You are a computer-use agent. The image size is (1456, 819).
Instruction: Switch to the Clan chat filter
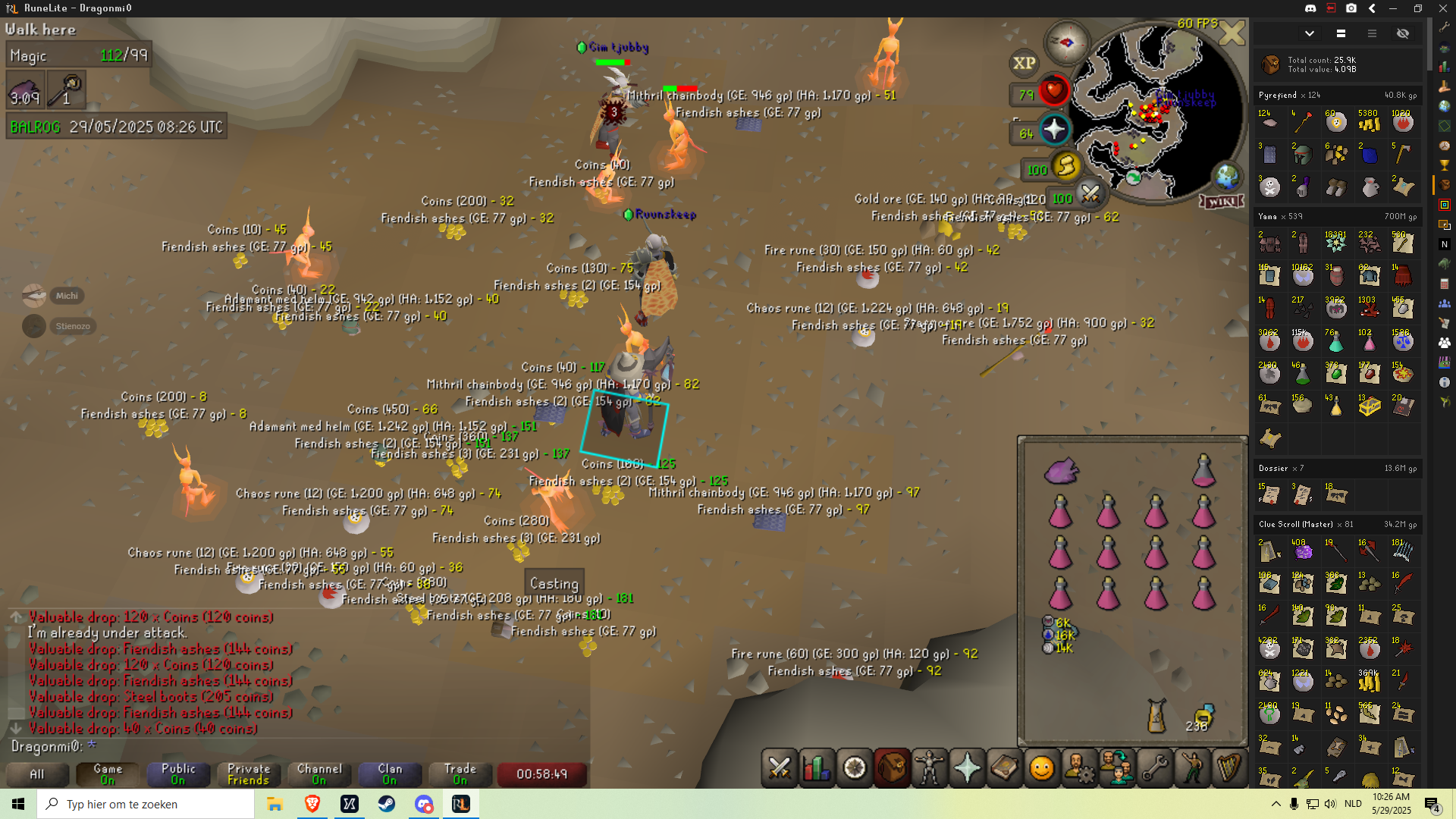[x=390, y=774]
